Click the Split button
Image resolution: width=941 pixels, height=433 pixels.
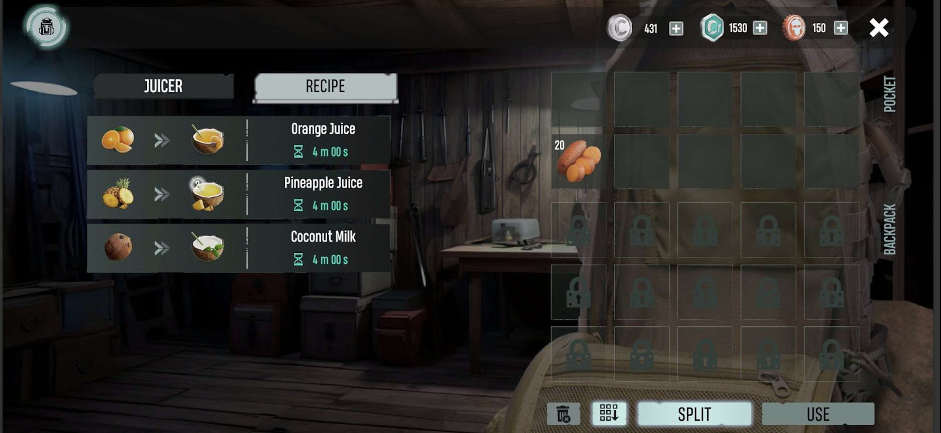tap(694, 414)
